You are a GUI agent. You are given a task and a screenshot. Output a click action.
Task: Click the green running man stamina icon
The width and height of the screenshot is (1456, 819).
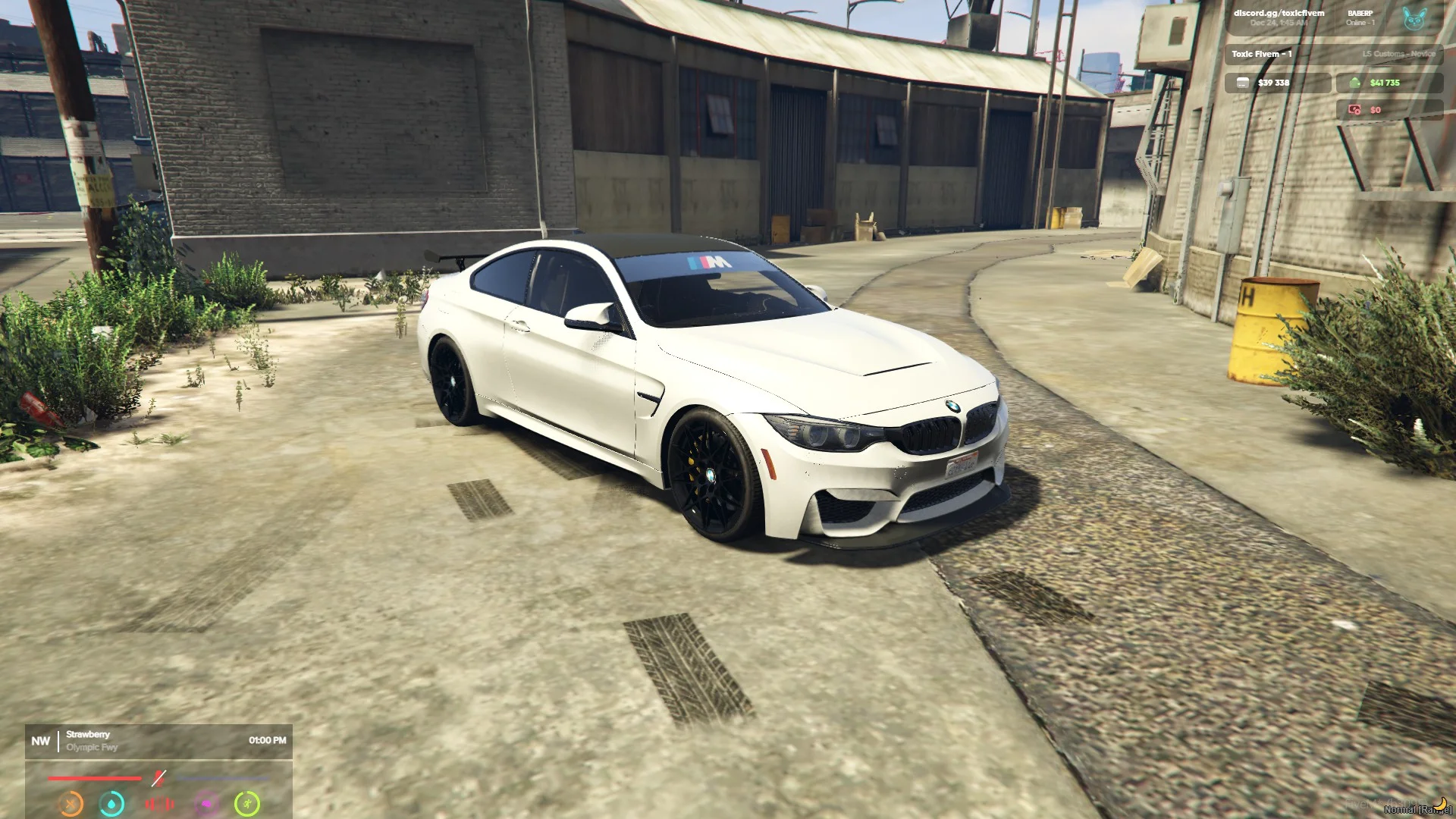coord(247,803)
